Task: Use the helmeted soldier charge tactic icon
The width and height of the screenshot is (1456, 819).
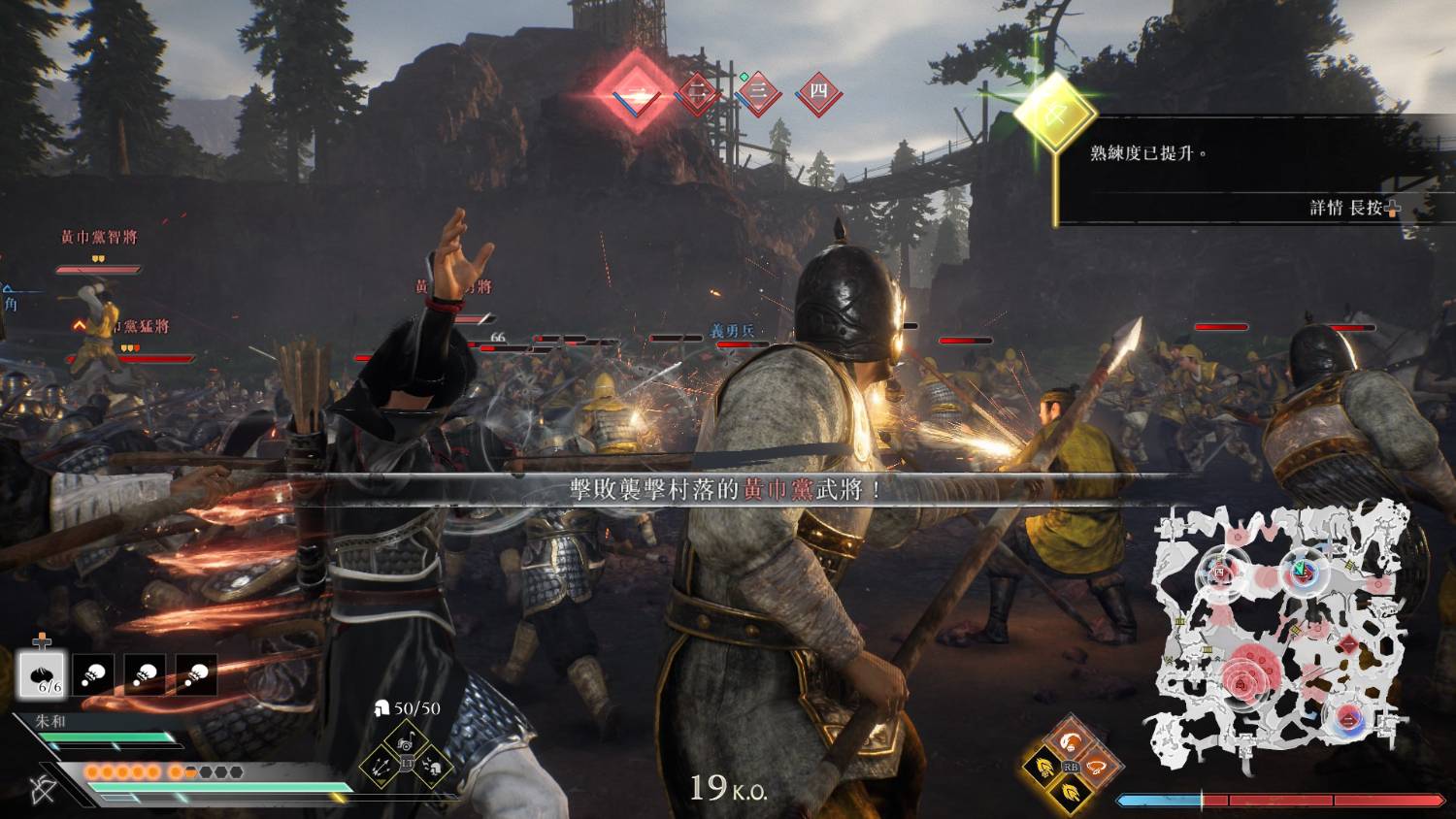Action: point(434,766)
